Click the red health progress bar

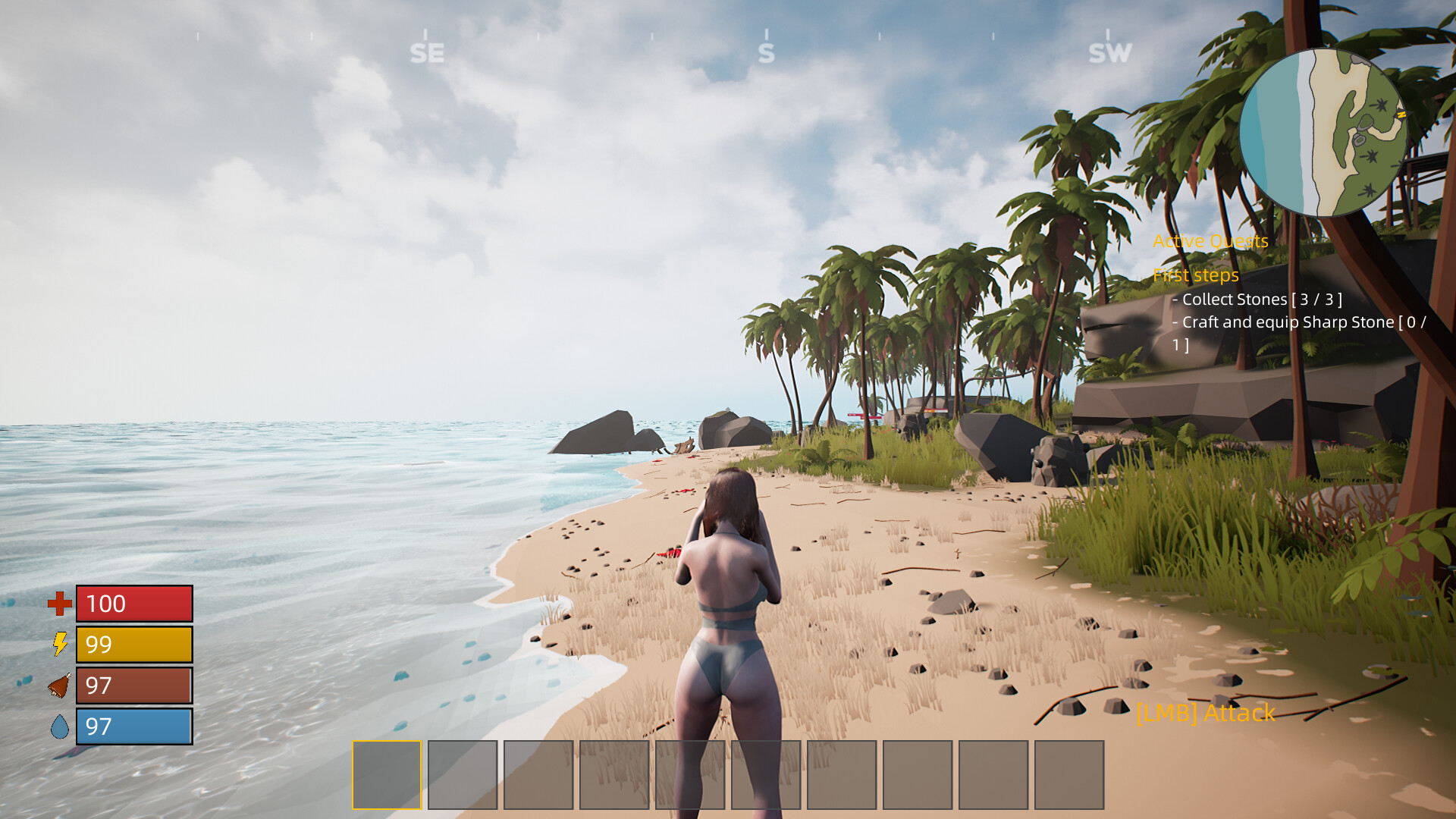coord(133,604)
